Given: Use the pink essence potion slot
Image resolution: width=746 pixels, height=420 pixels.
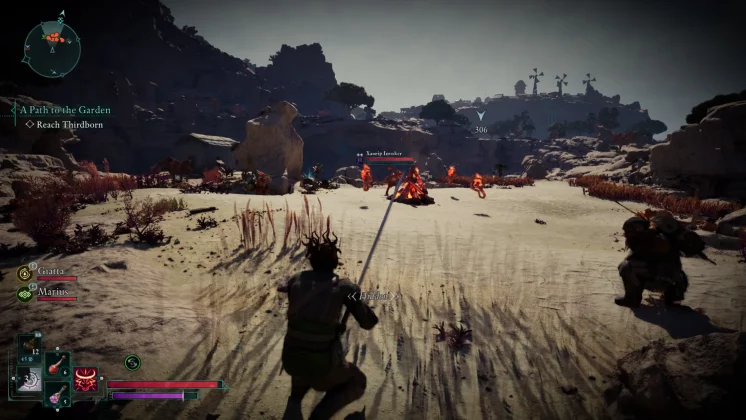Looking at the screenshot, I should click(56, 393).
